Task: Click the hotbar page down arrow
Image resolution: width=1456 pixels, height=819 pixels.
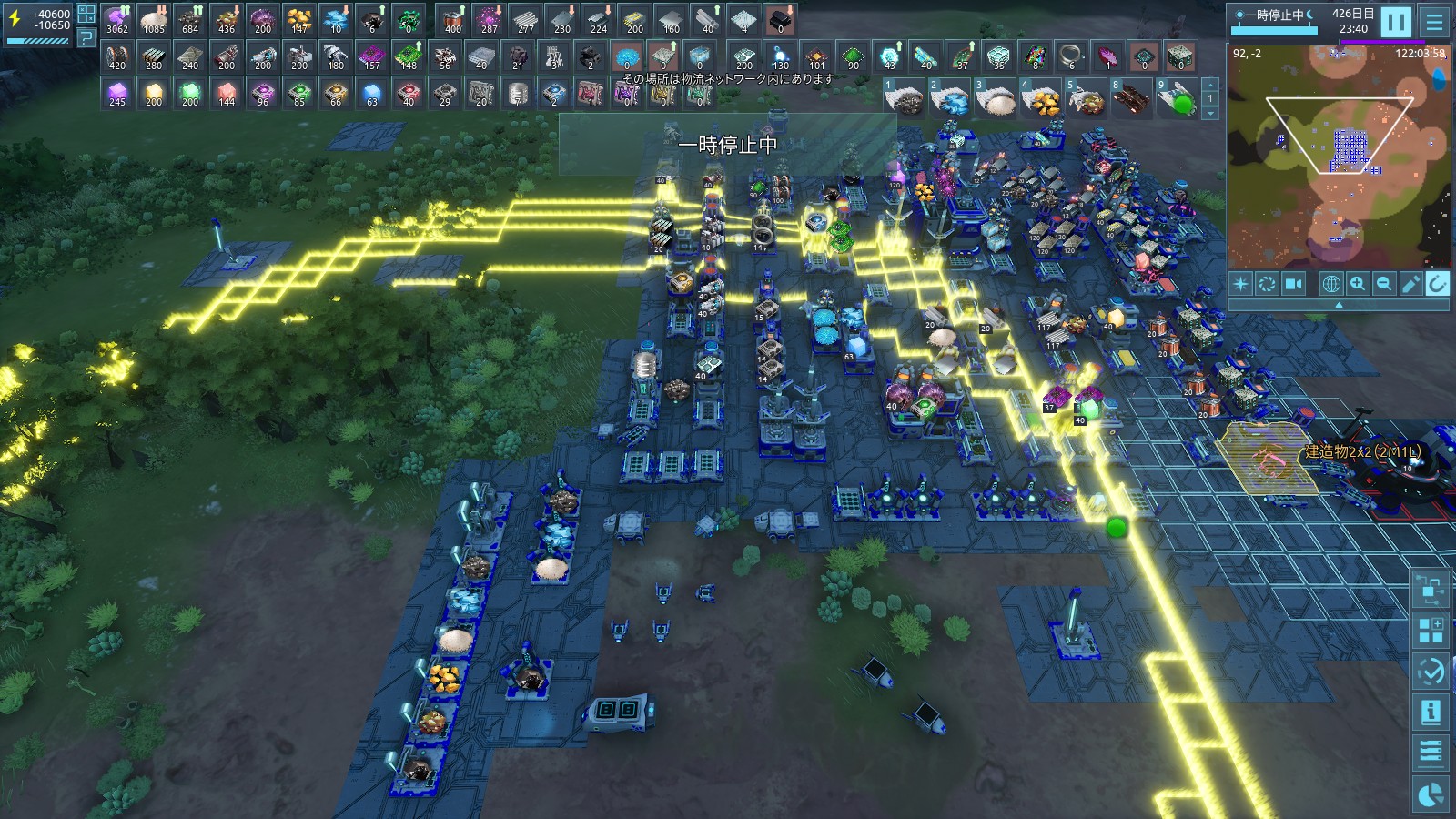Action: point(1210,113)
